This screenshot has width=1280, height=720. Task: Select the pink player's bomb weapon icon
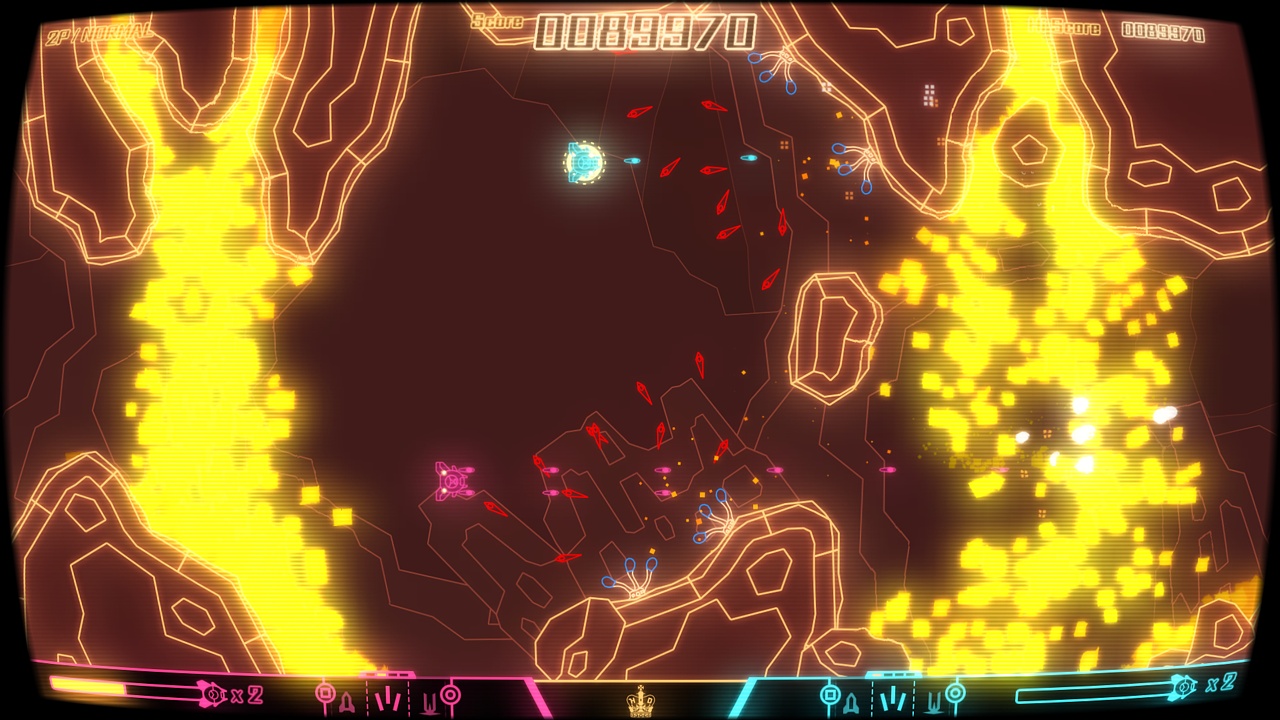click(x=325, y=695)
